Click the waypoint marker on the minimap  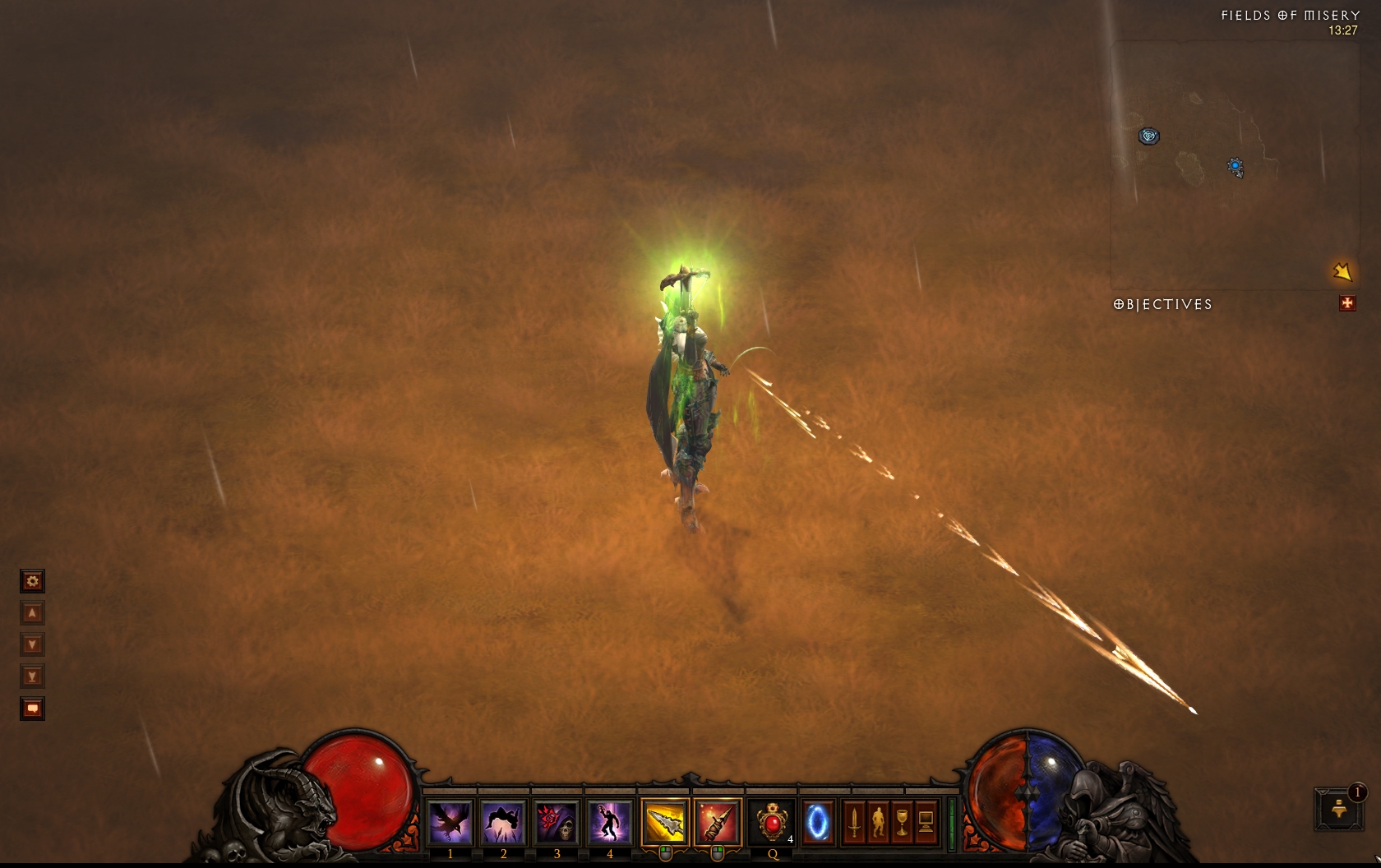click(1148, 136)
